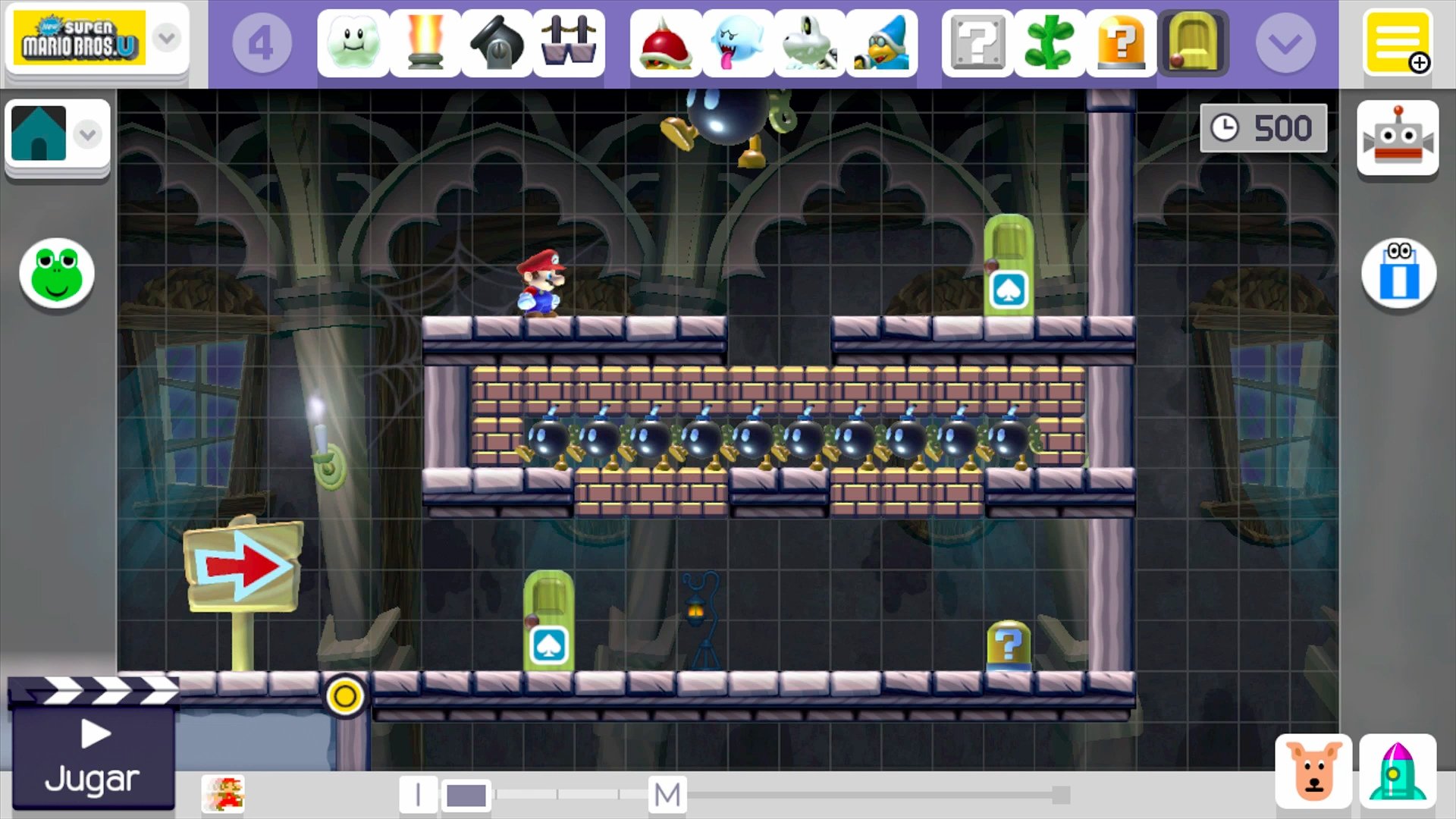Expand the game style selector dropdown

coord(166,39)
